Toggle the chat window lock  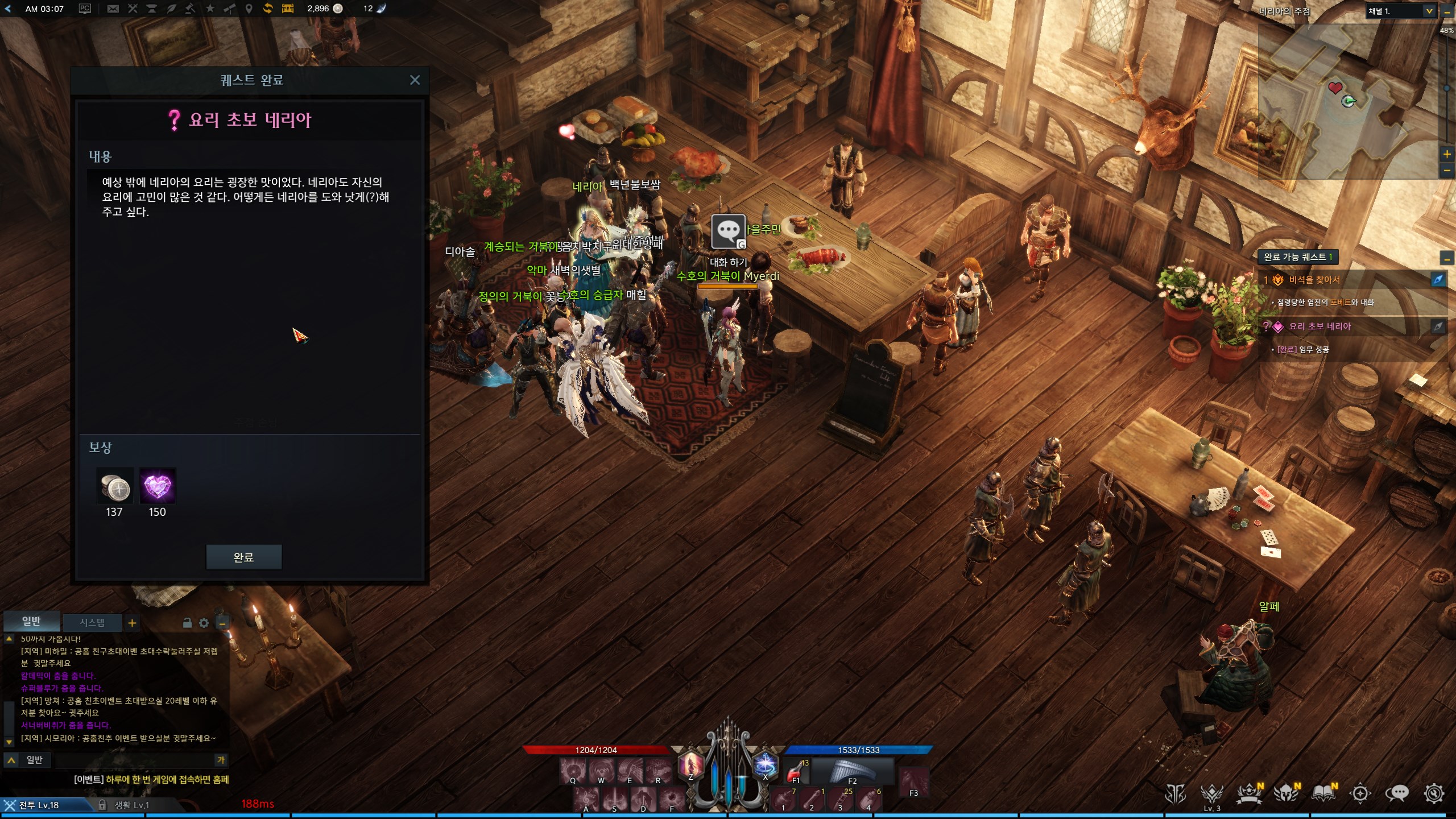[x=187, y=623]
